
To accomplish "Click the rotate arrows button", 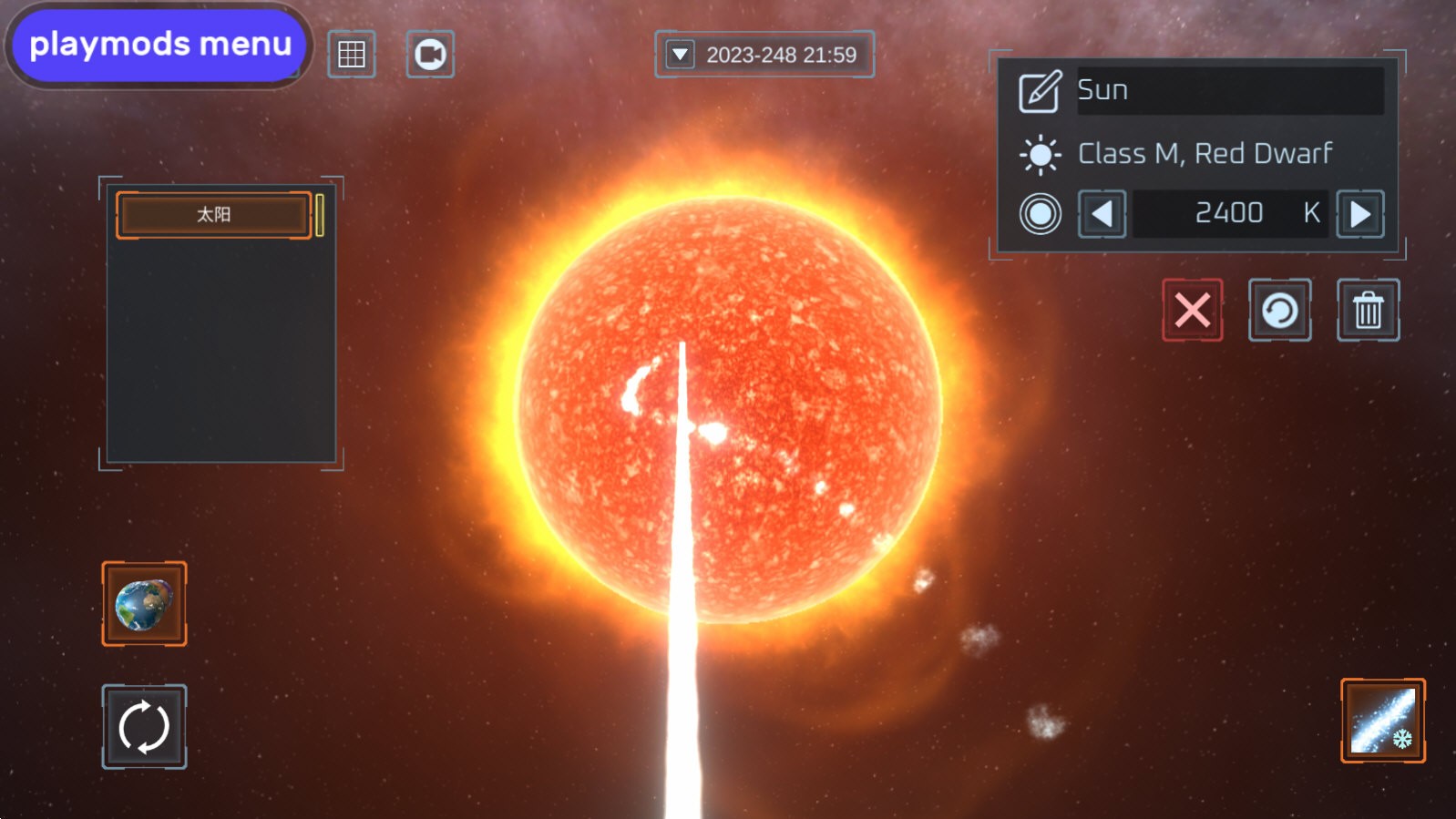I will tap(144, 727).
